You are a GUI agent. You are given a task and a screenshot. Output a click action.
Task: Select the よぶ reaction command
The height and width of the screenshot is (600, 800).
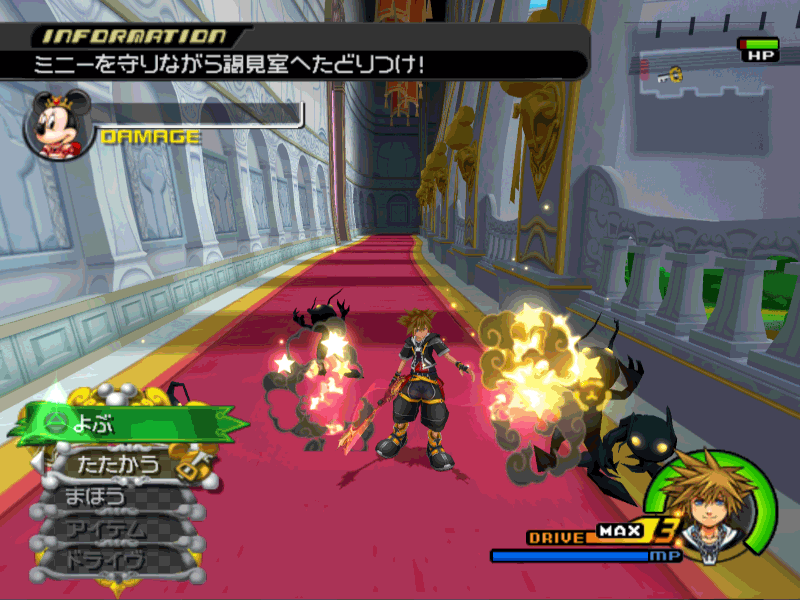click(120, 422)
